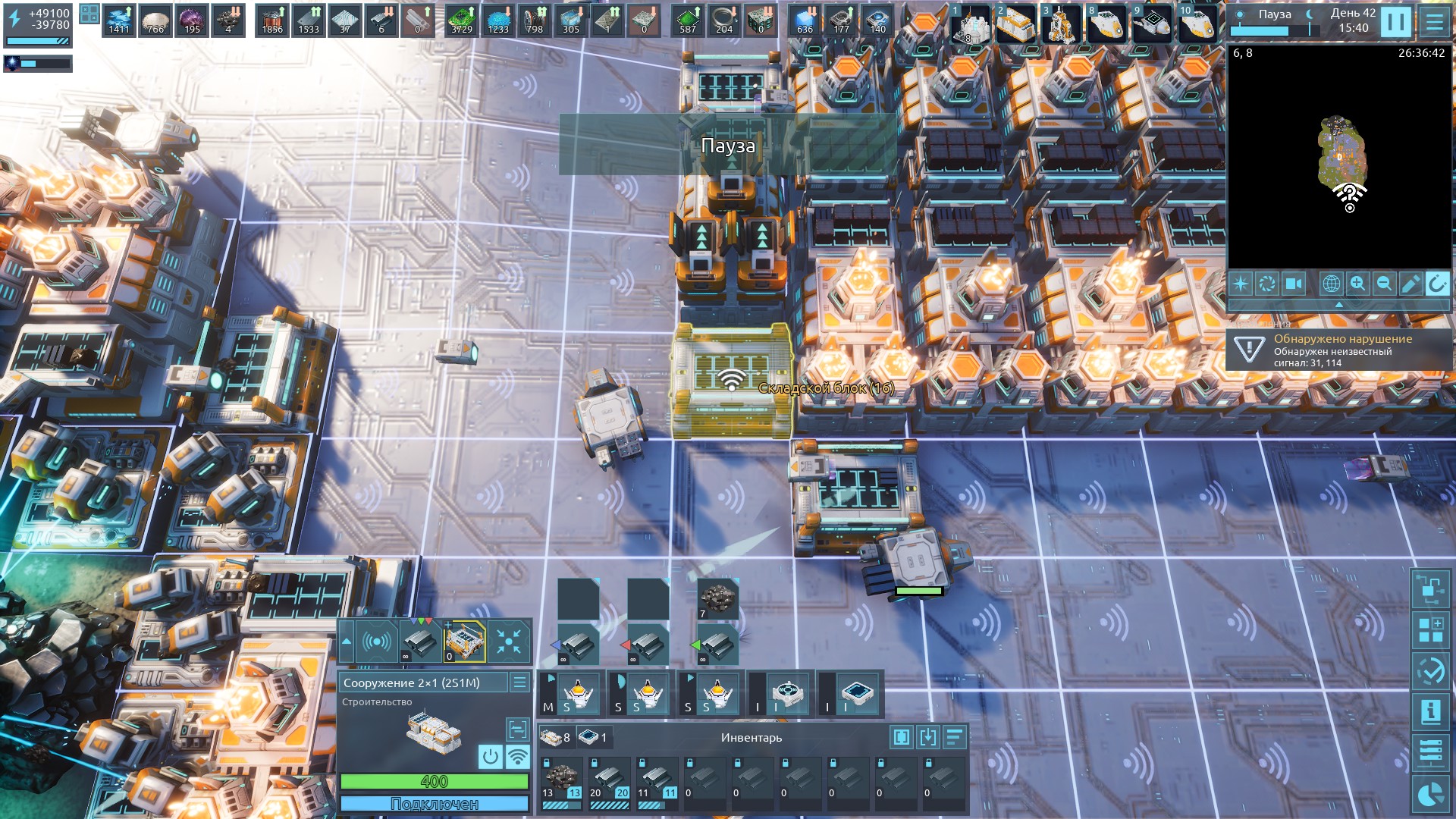Open the checkmark tasks button
Screen dimensions: 1456x819
tap(1430, 670)
